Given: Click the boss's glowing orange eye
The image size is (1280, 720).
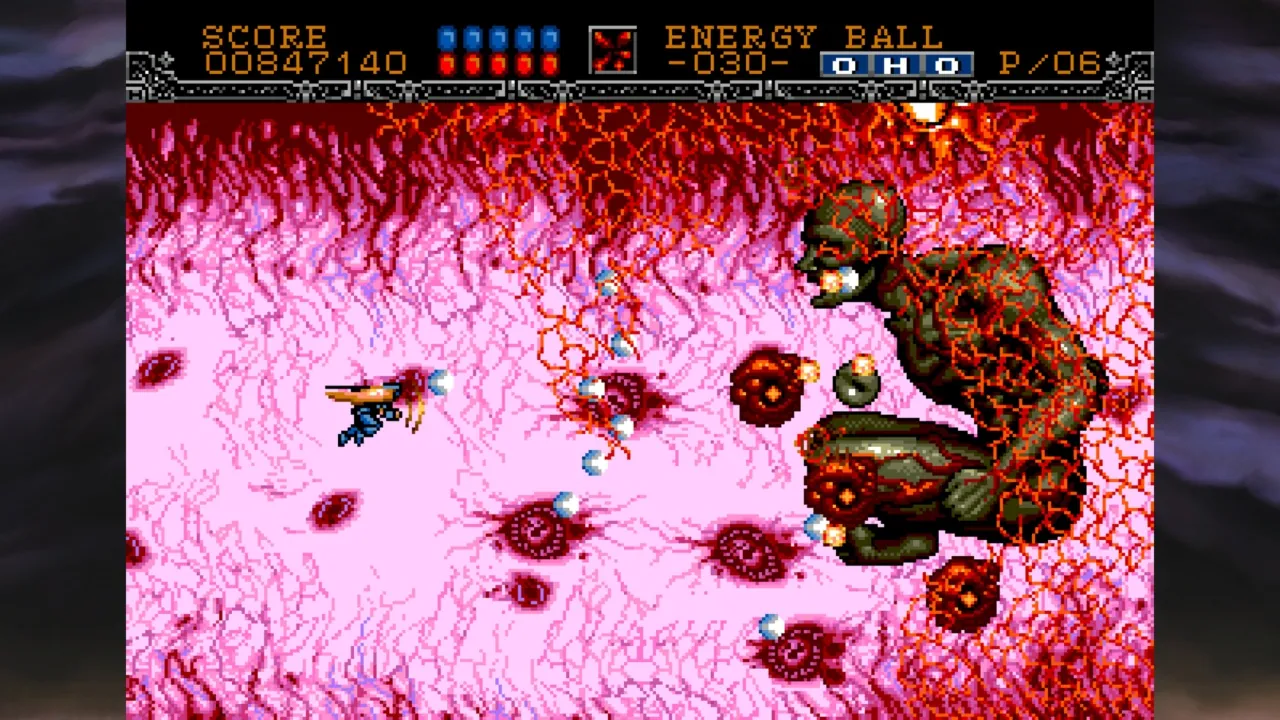Looking at the screenshot, I should pyautogui.click(x=830, y=278).
